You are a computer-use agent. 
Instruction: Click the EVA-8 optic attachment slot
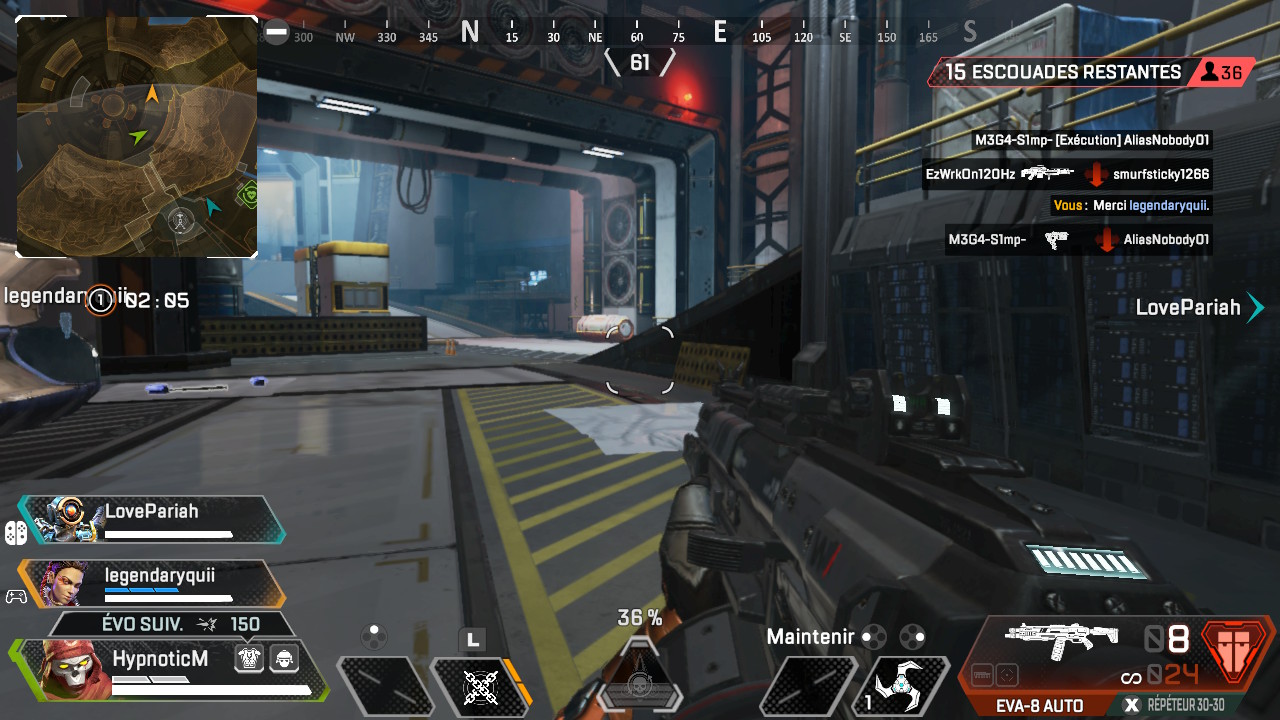pyautogui.click(x=1007, y=674)
